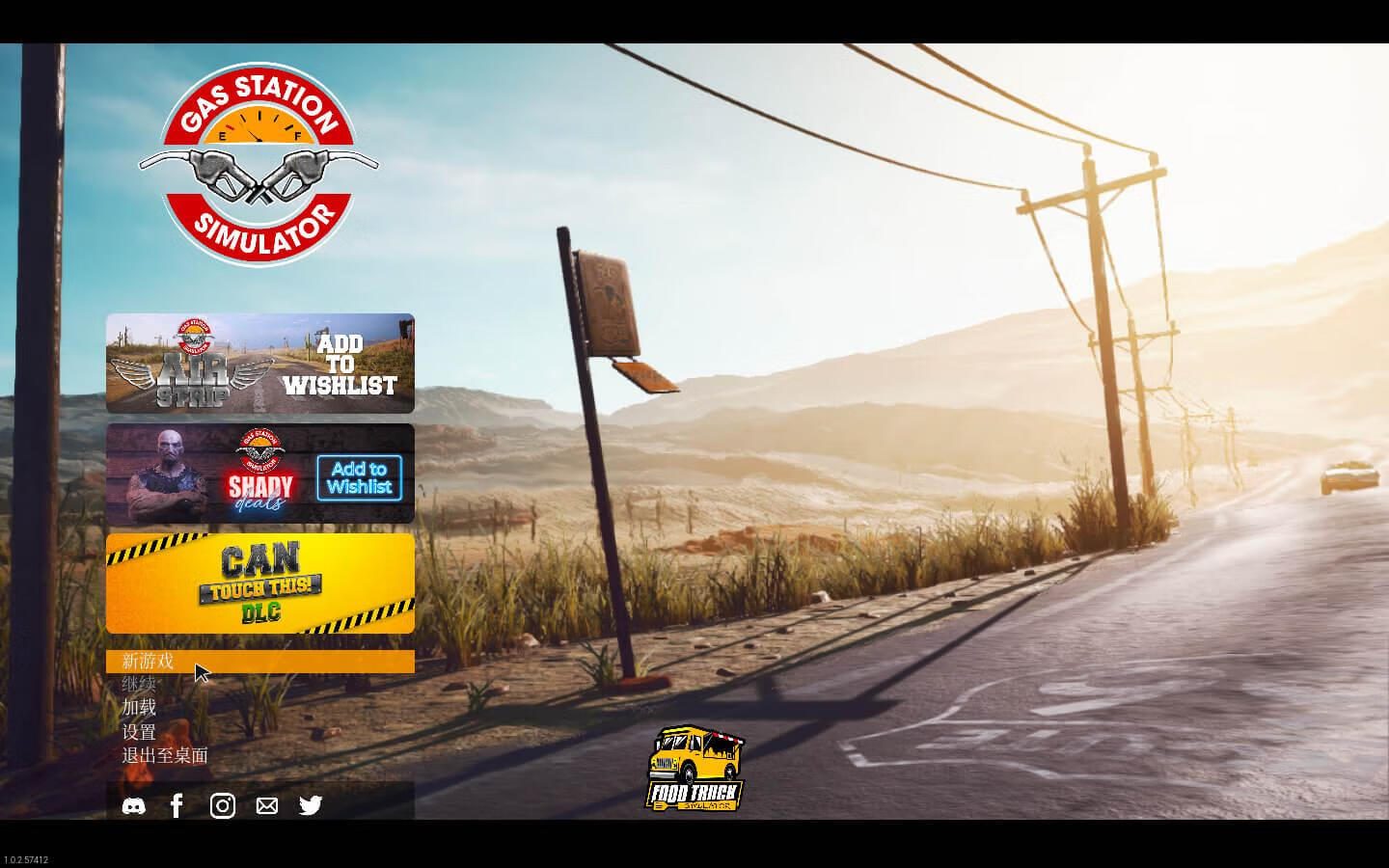
Task: Open the Shady Deals wishlist banner
Action: pyautogui.click(x=260, y=474)
